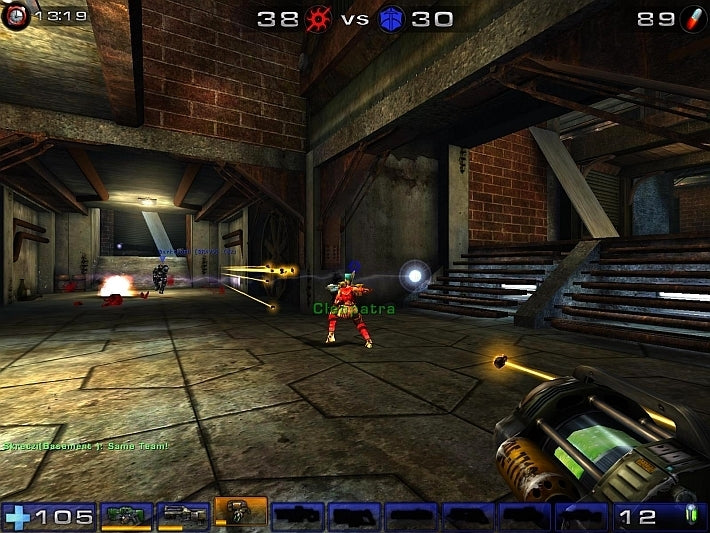Select the Shield Gun weapon slot
Viewport: 710px width, 533px height.
coord(126,516)
